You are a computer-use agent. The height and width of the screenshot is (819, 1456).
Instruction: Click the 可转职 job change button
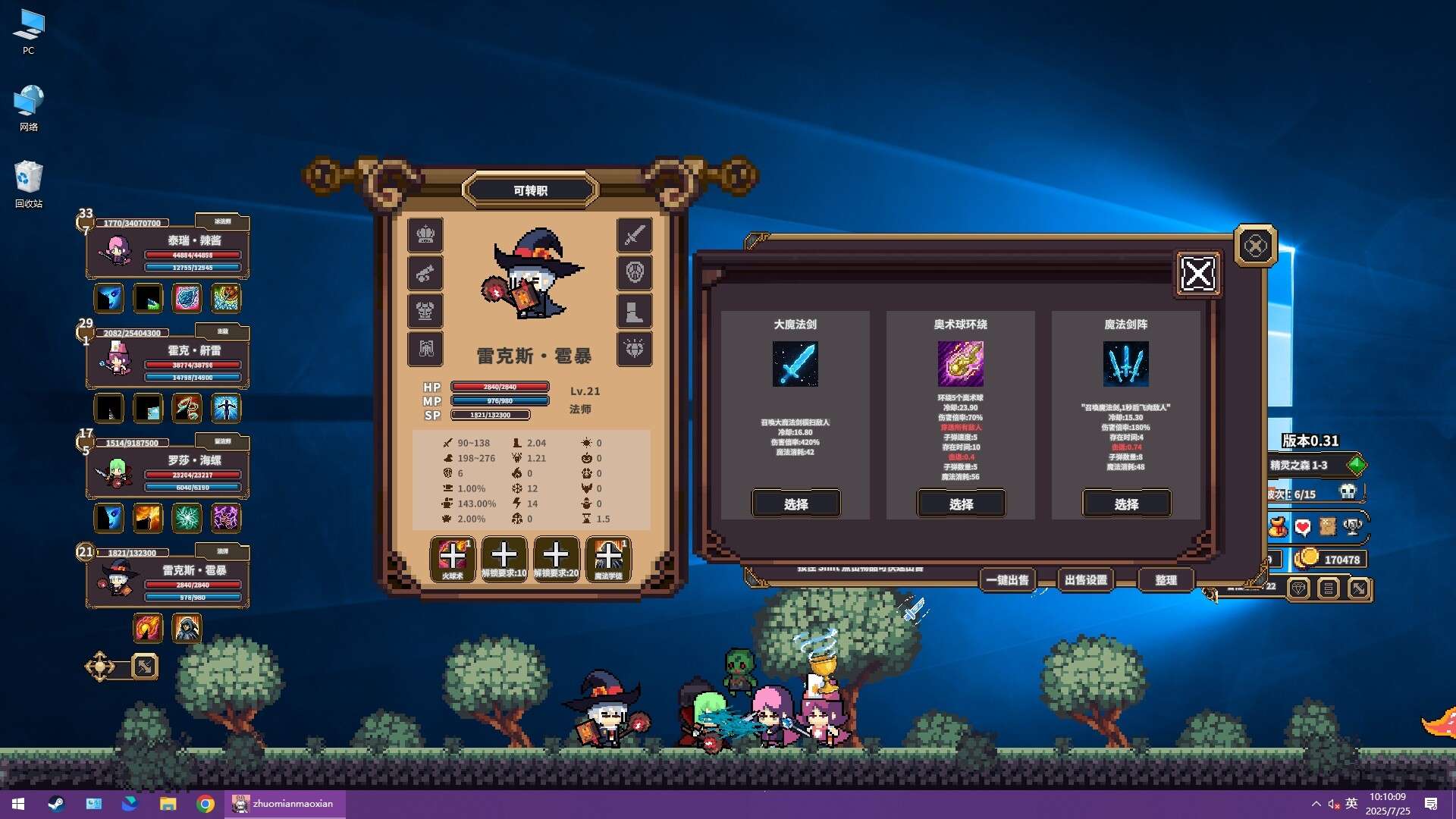click(530, 190)
